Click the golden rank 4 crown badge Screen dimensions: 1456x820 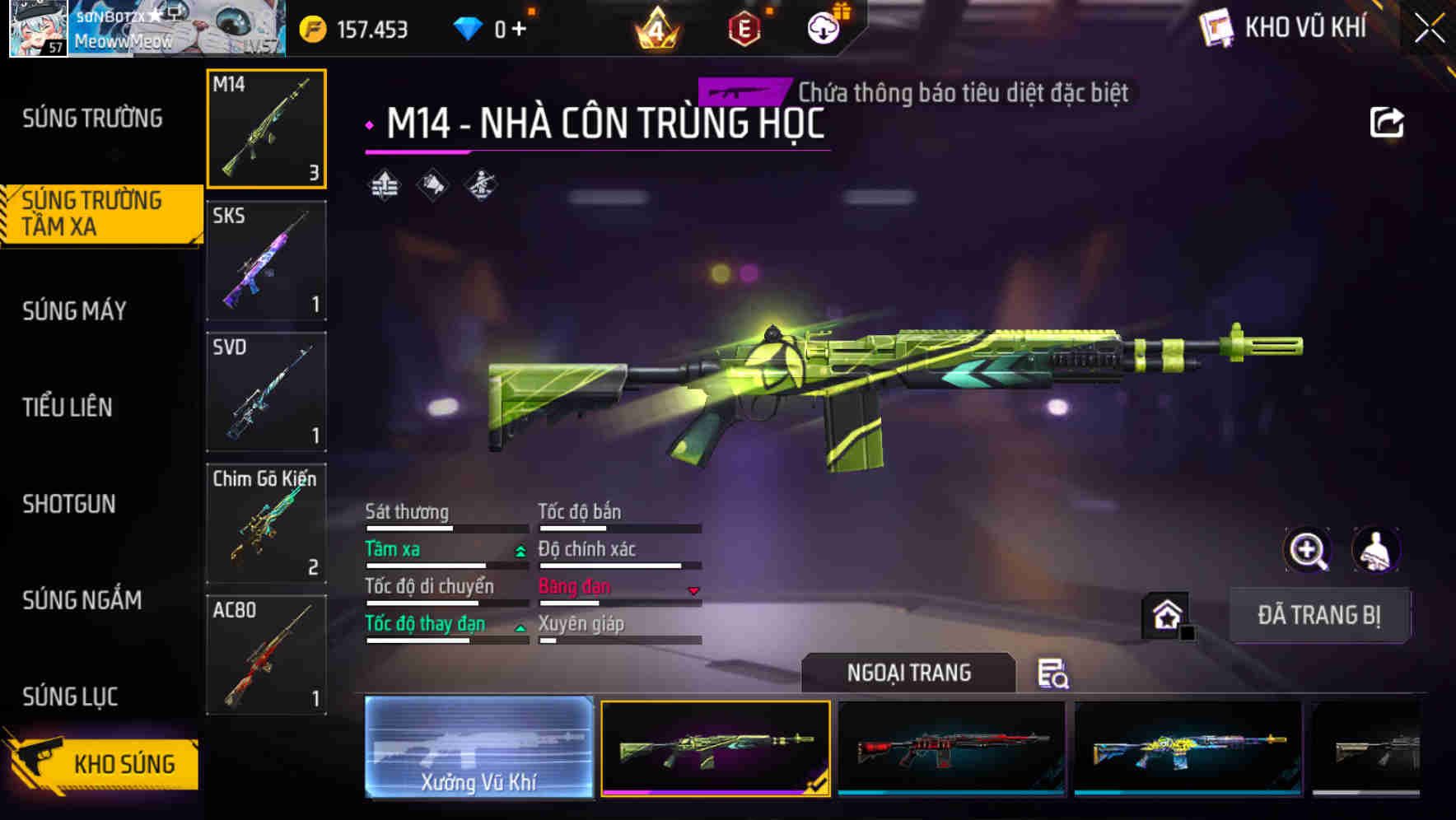point(659,27)
